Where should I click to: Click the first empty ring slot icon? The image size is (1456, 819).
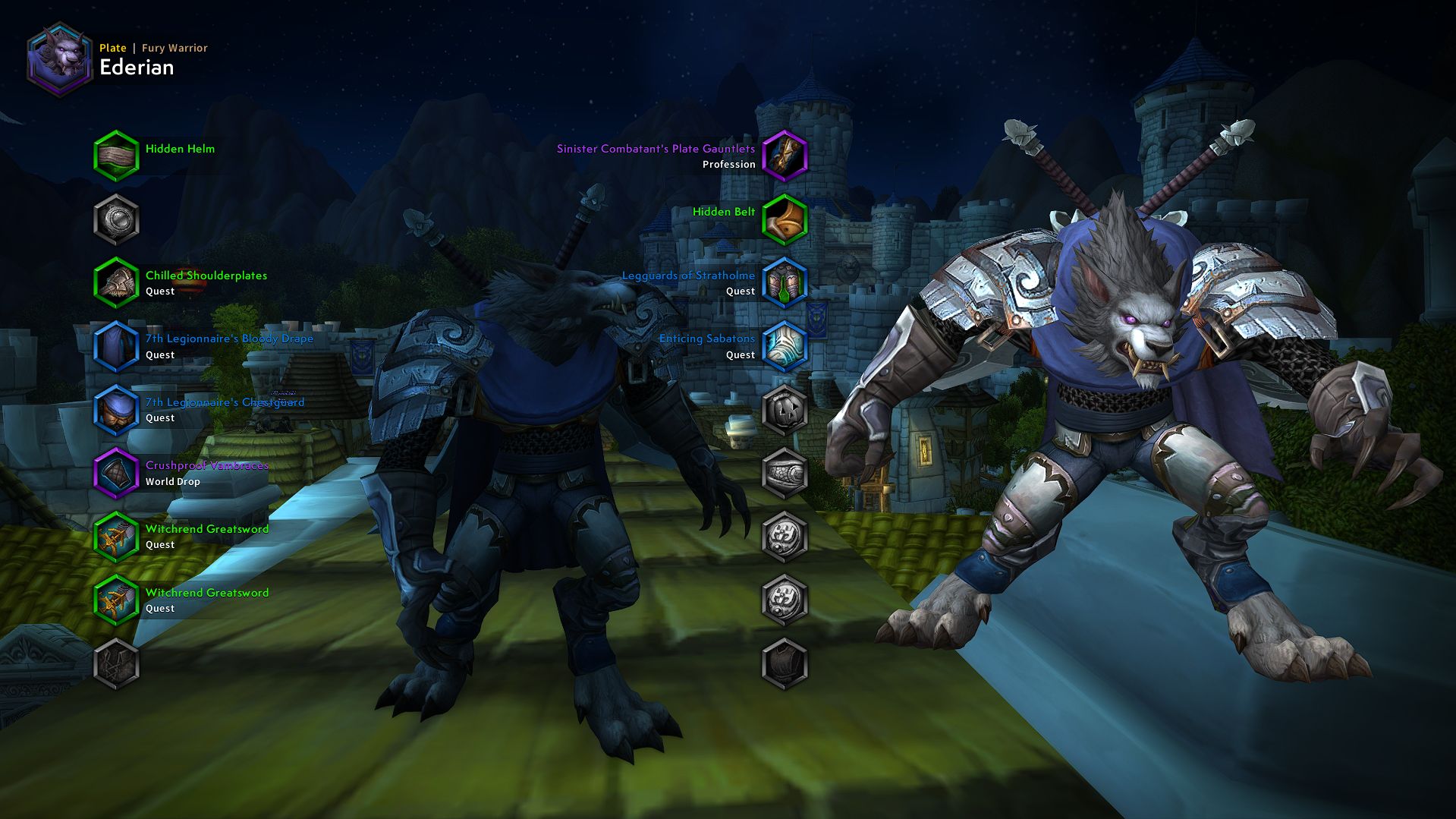tap(785, 536)
